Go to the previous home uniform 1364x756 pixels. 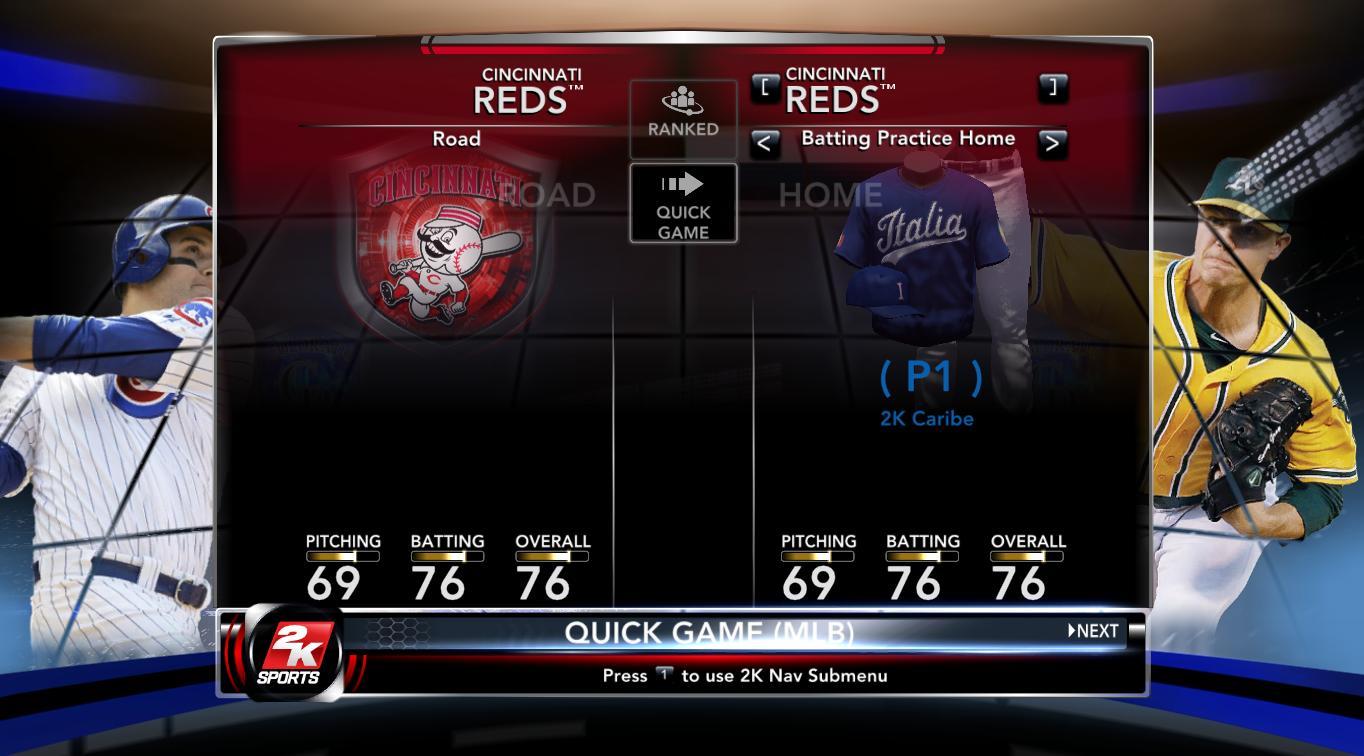(x=764, y=143)
